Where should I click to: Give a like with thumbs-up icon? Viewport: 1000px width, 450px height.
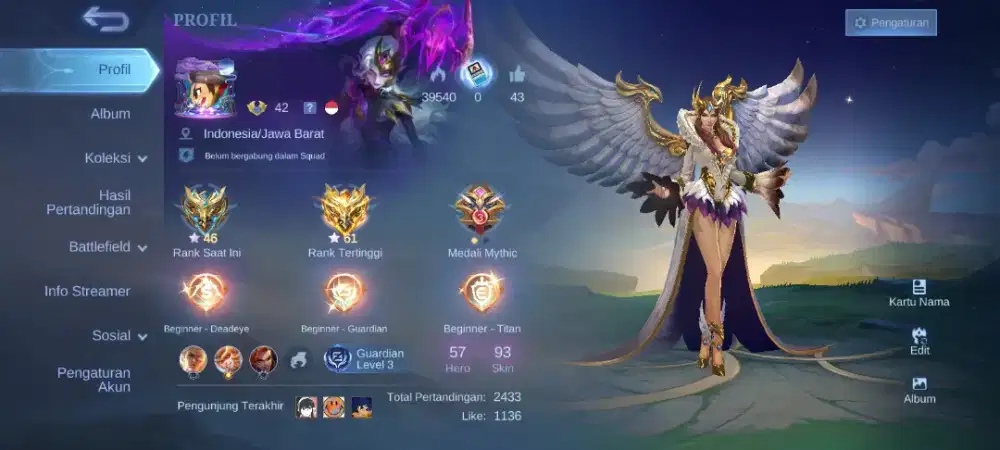click(x=517, y=75)
